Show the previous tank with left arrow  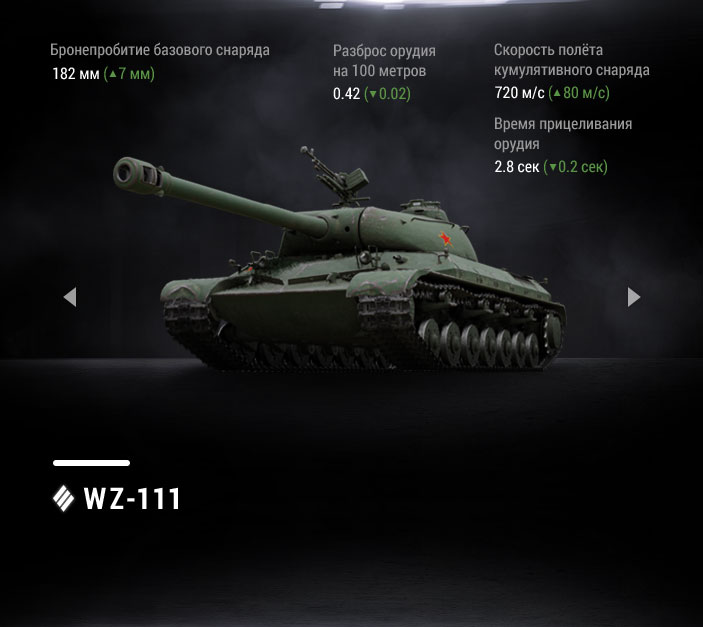pos(69,297)
